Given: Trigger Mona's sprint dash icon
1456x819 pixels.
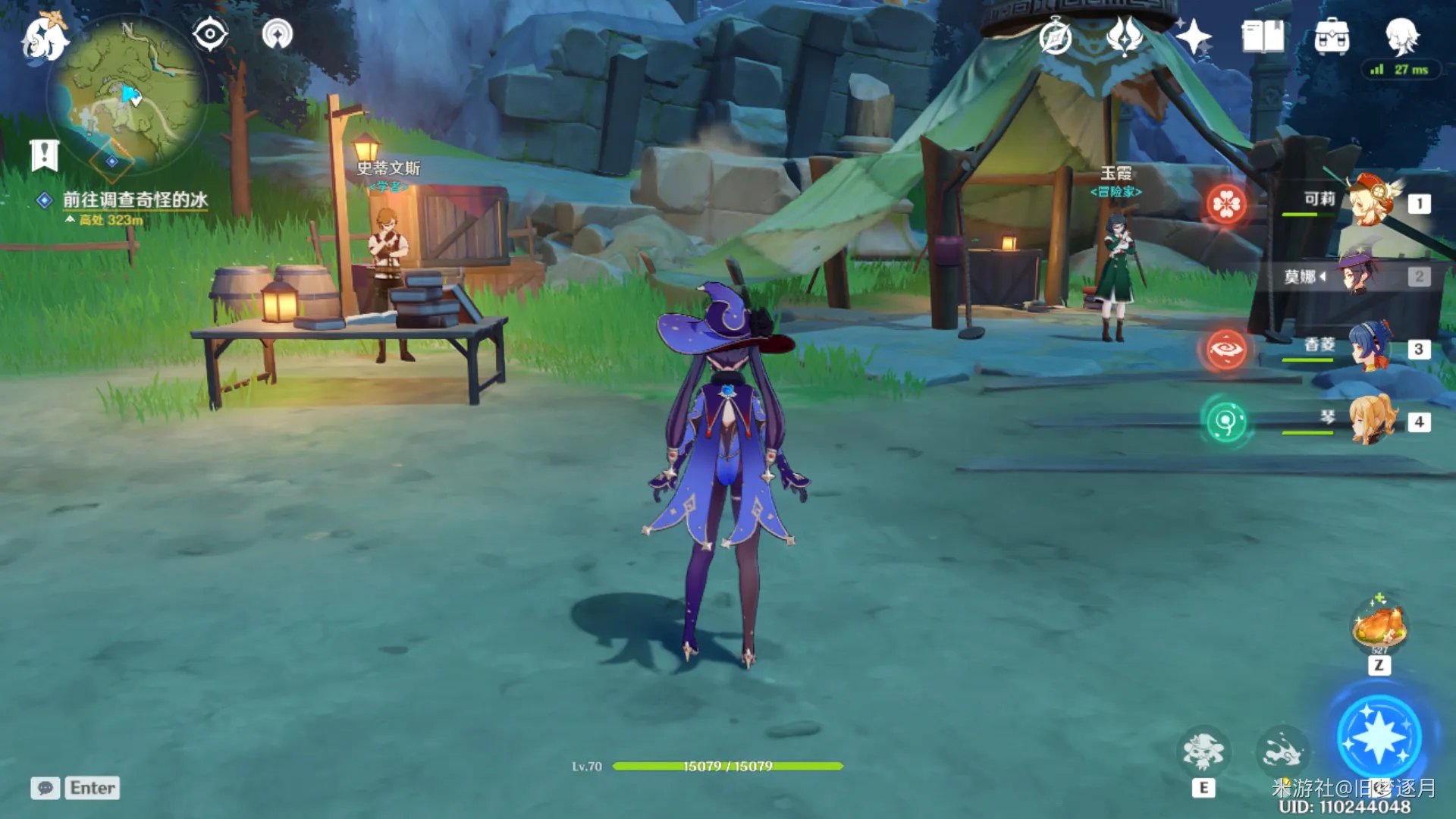Looking at the screenshot, I should pos(1282,752).
